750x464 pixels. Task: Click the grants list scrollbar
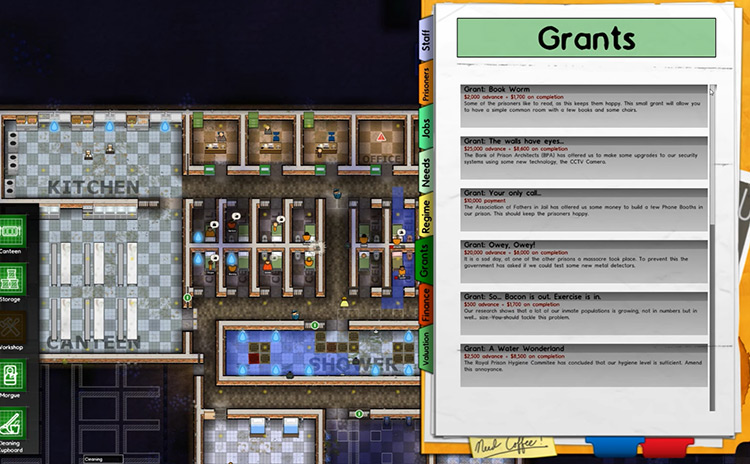coord(713,250)
